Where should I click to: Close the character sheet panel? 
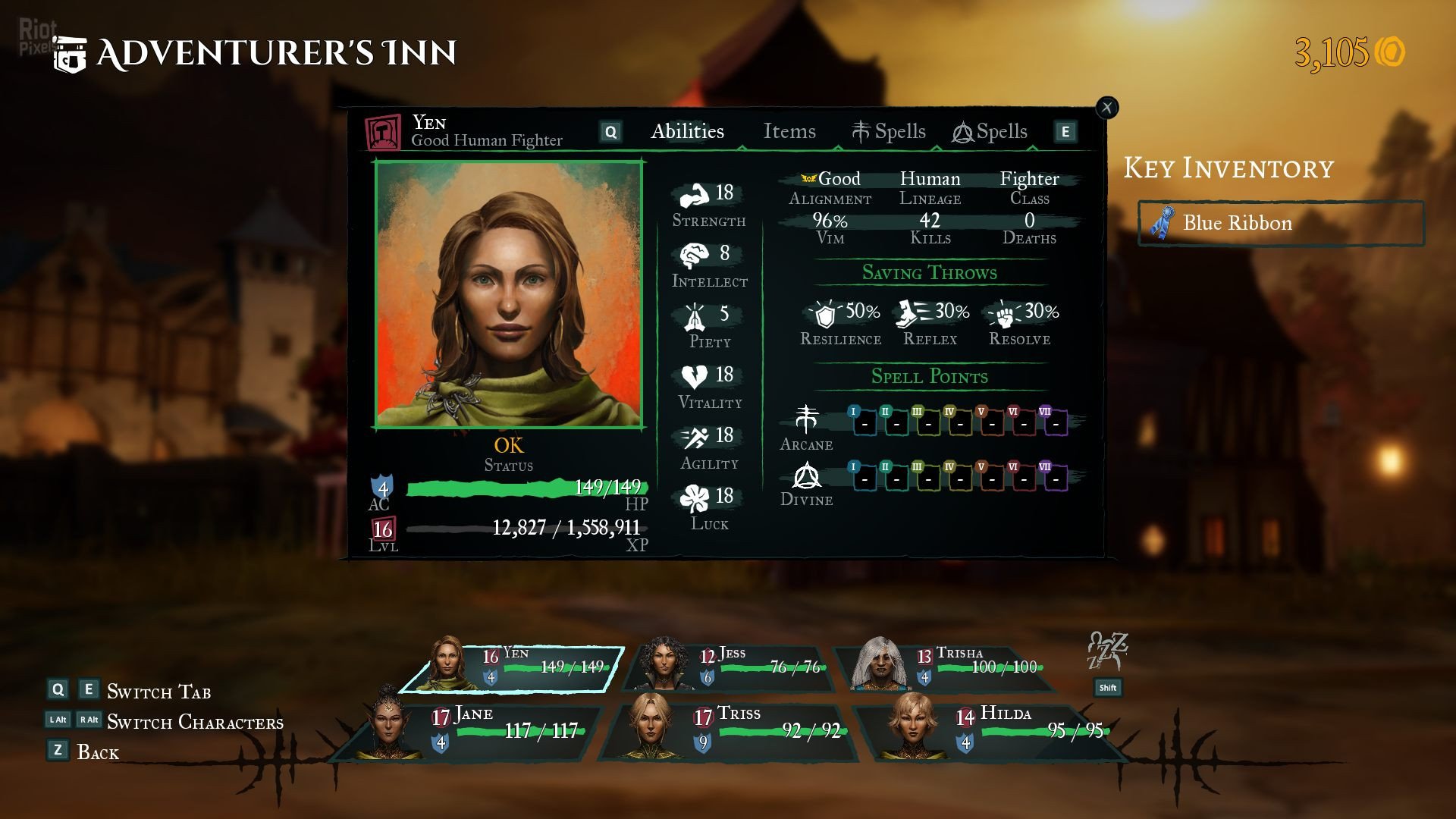pos(1107,108)
